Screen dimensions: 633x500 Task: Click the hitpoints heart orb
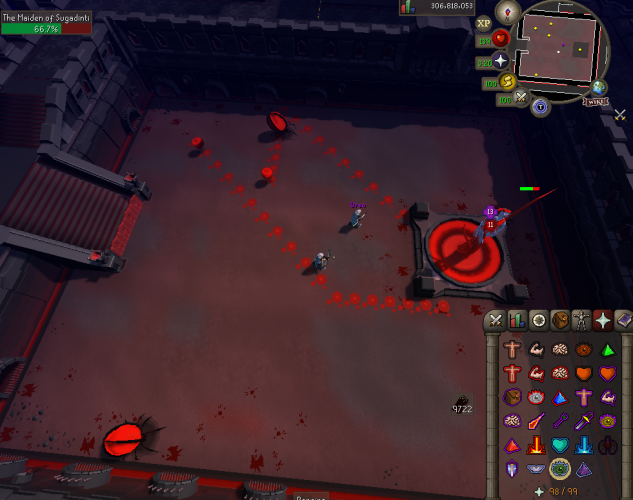(501, 37)
